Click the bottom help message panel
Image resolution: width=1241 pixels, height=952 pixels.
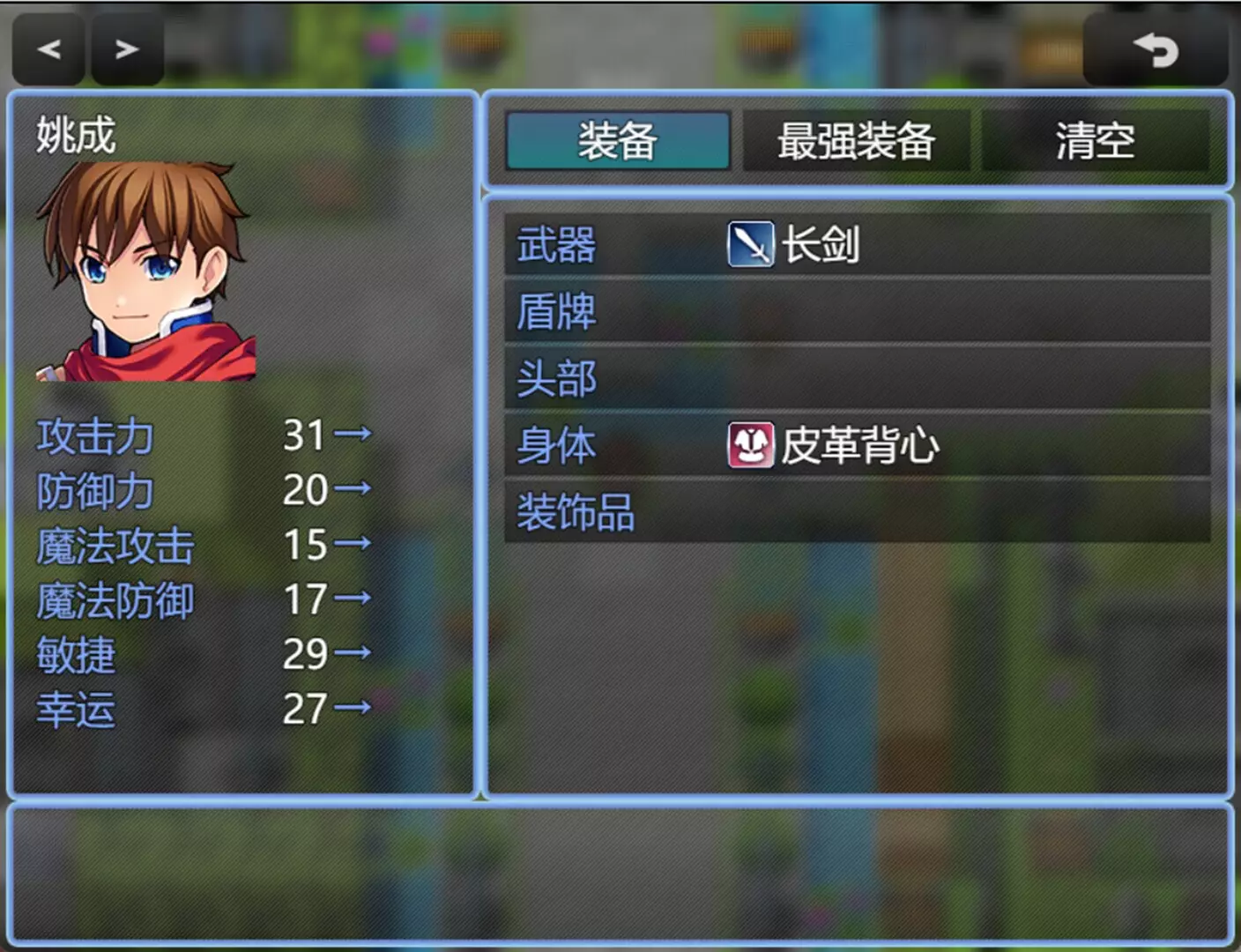point(620,873)
